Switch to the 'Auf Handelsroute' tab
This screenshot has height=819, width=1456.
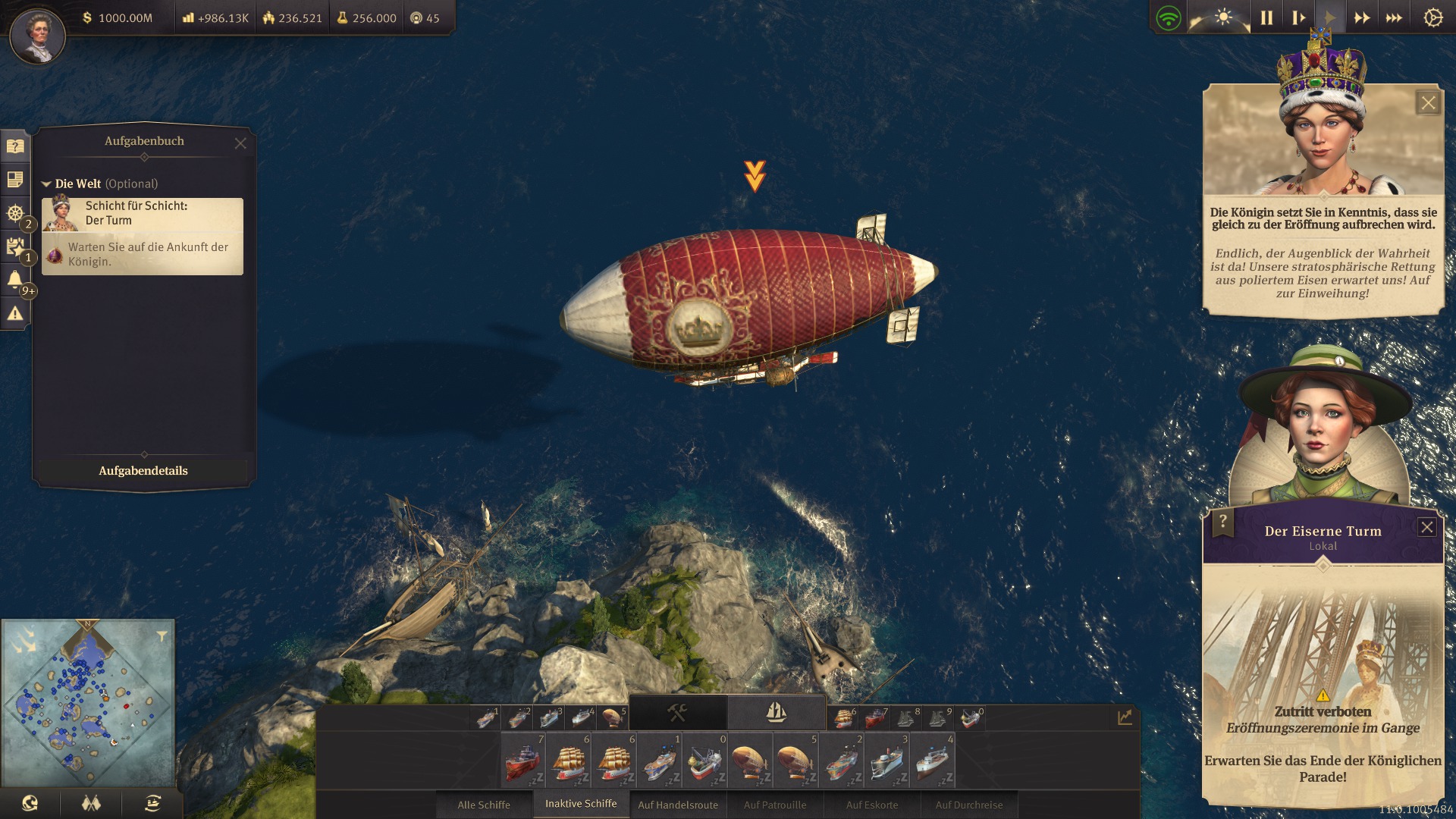678,805
